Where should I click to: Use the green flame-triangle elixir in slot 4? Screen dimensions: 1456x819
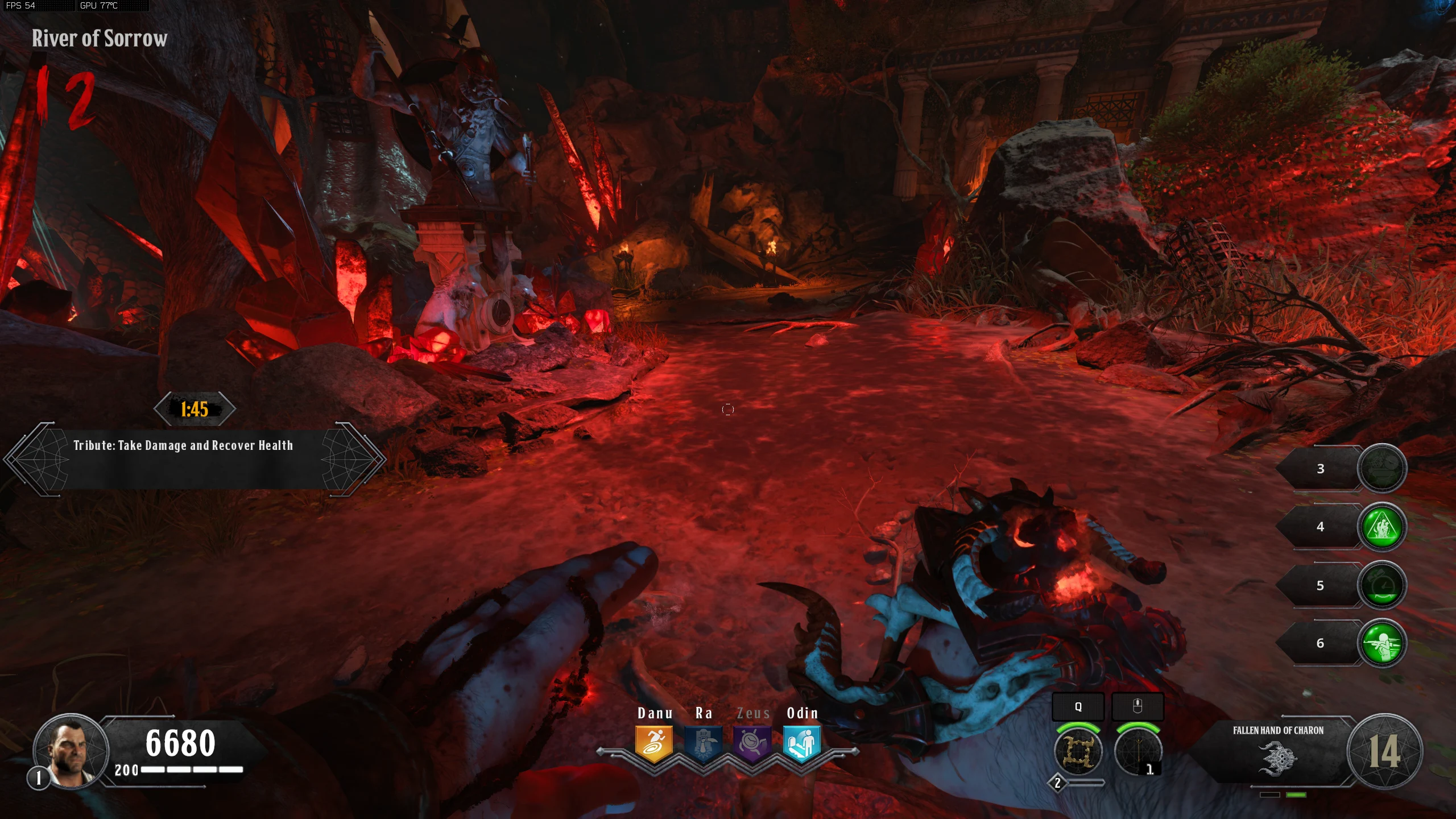(1381, 527)
